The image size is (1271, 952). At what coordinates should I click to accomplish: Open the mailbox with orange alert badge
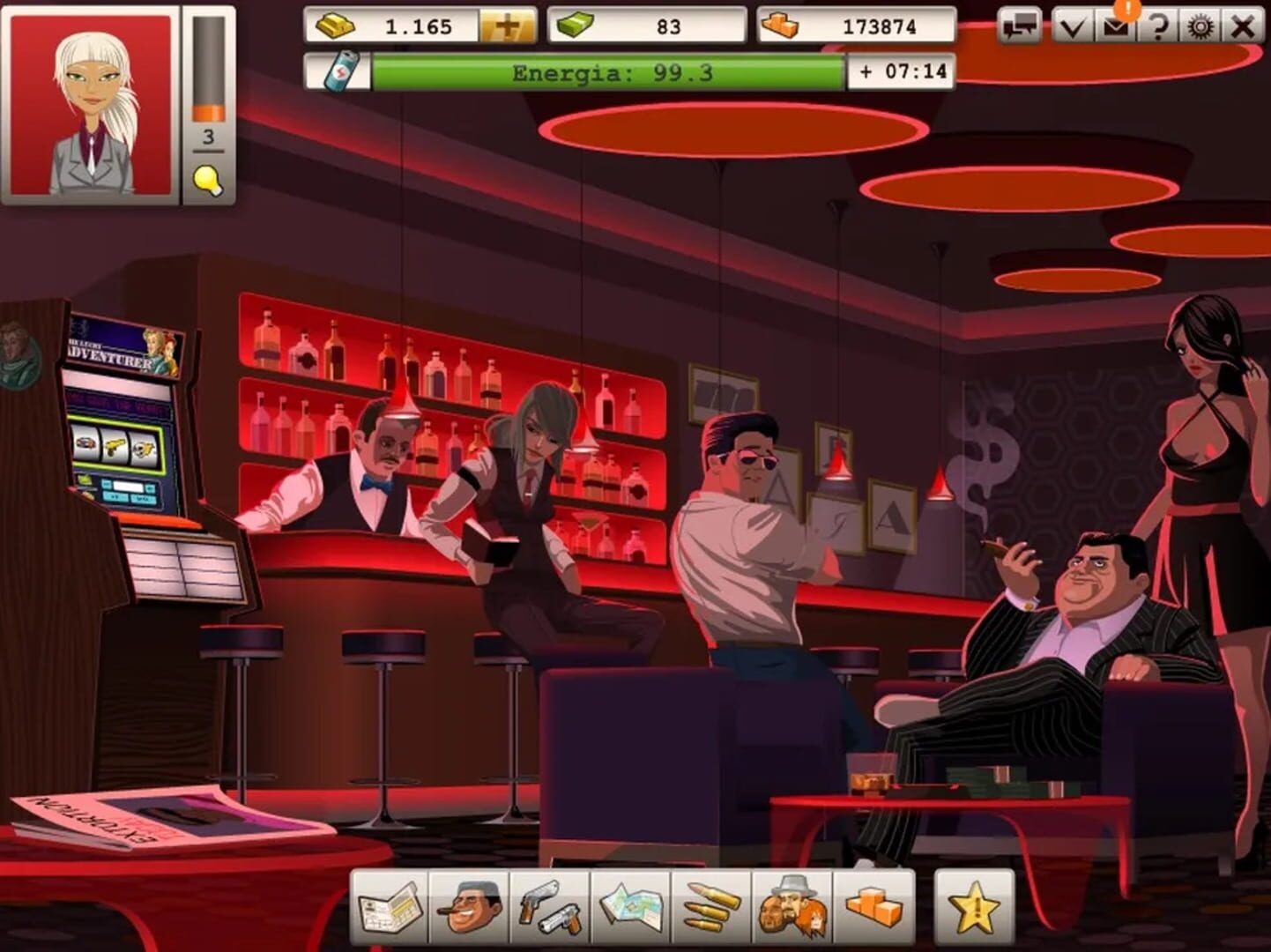coord(1116,26)
